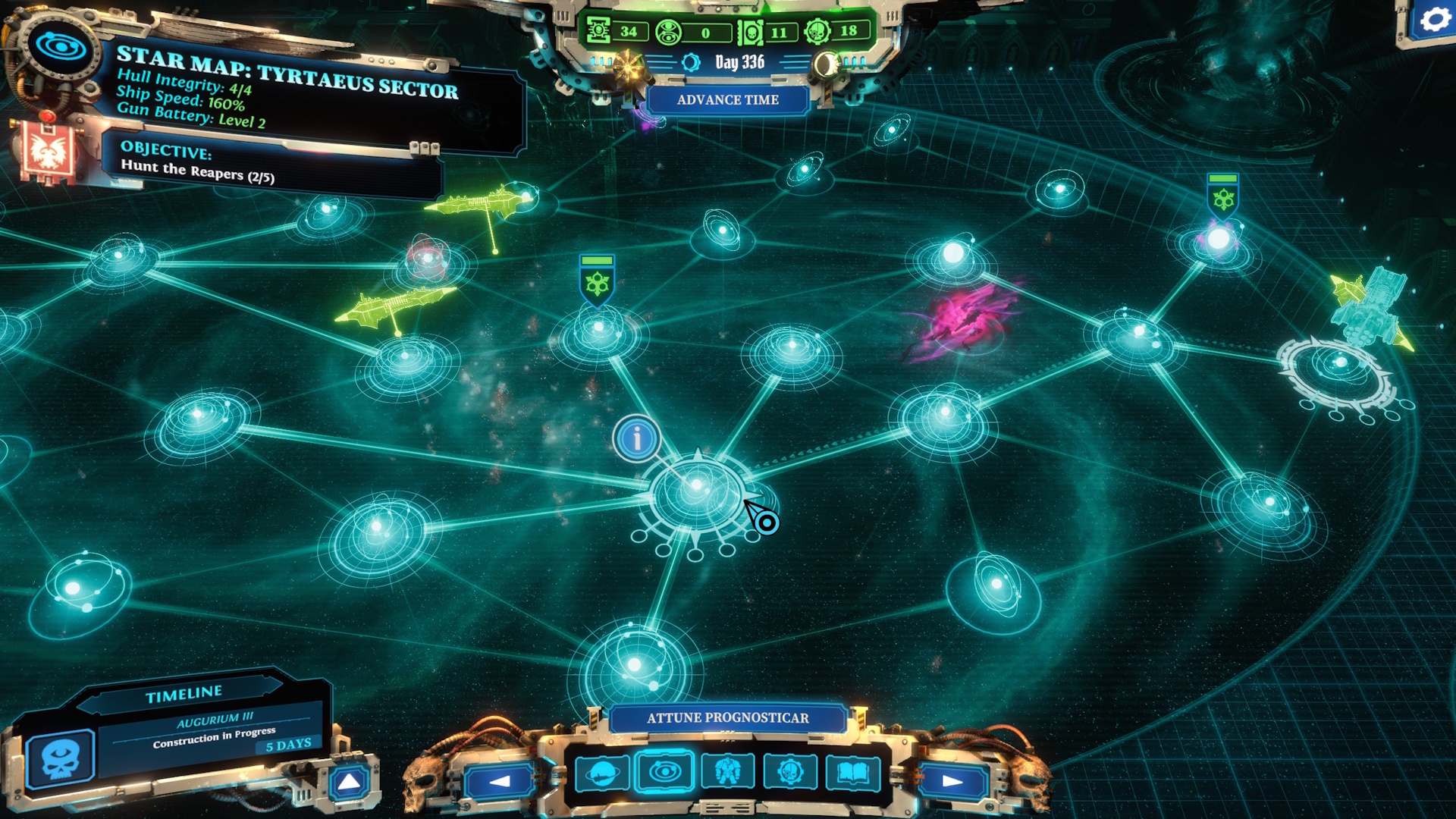
Task: Click the timeline skull event icon
Action: pos(60,758)
